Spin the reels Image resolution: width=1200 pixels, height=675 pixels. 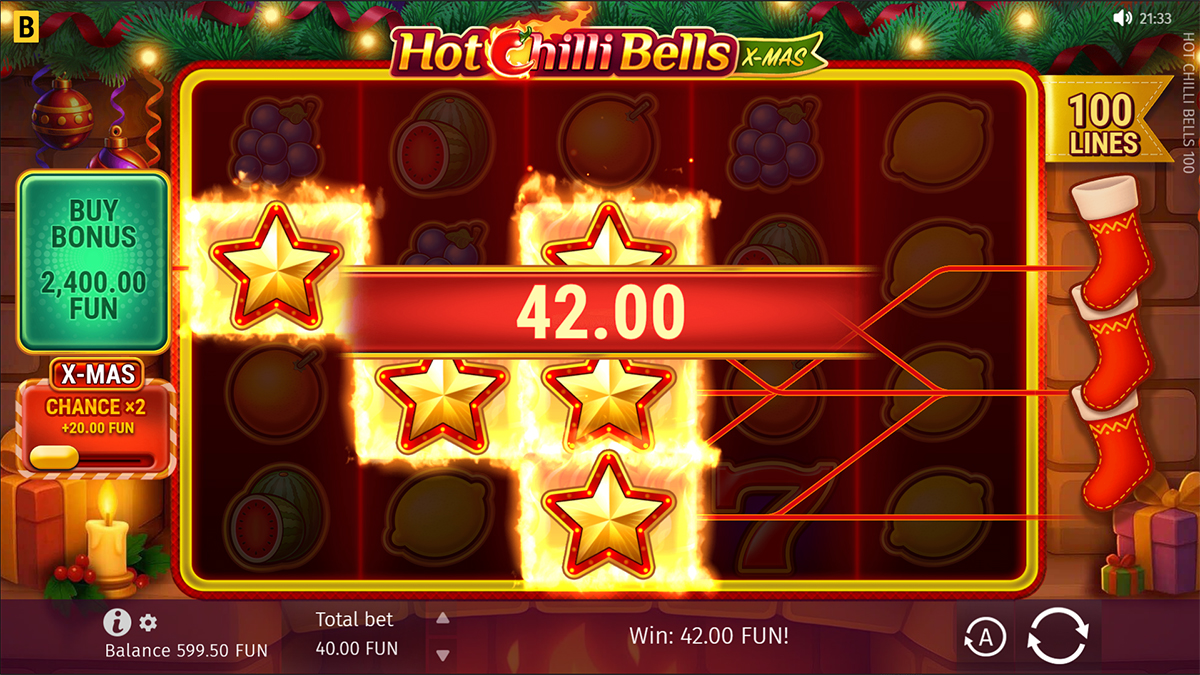click(1057, 636)
